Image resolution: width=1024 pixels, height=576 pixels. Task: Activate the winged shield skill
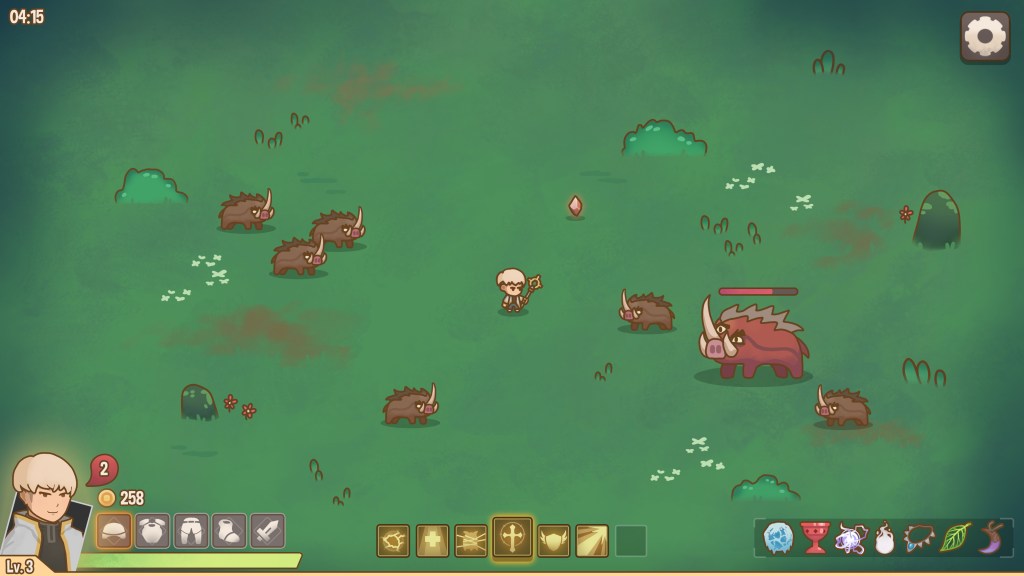[x=553, y=541]
